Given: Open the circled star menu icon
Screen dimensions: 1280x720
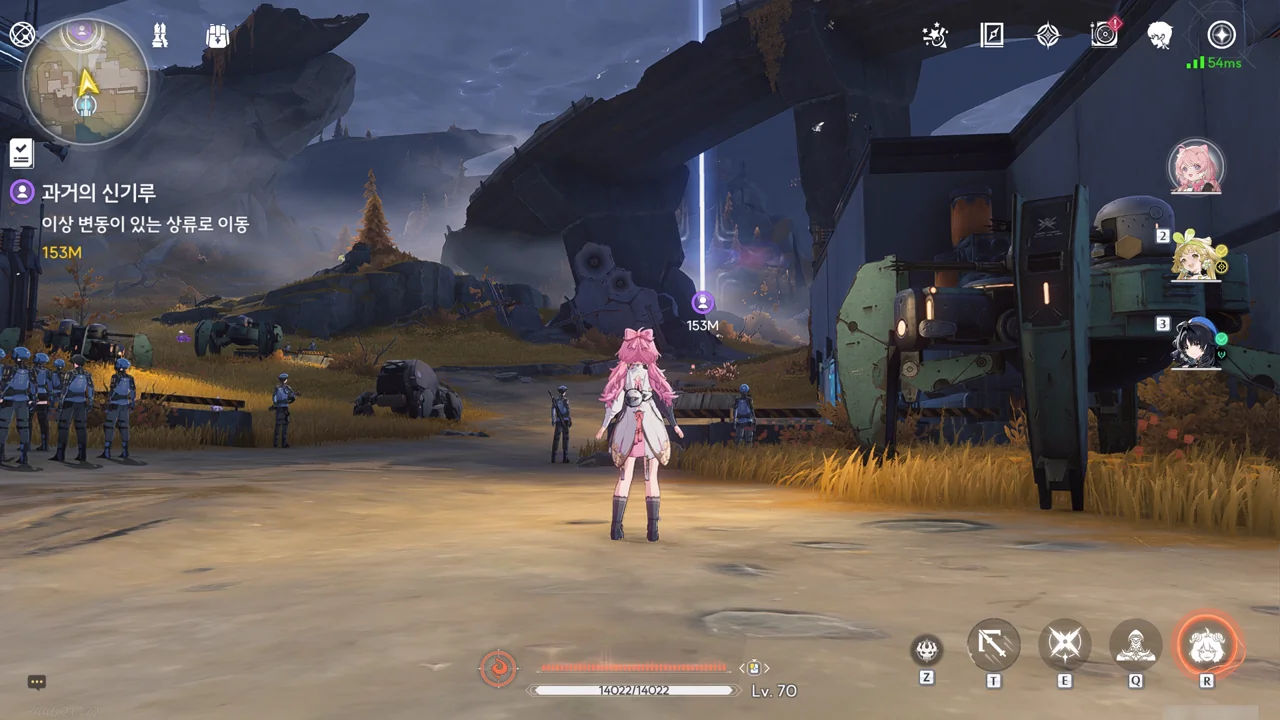Looking at the screenshot, I should click(1221, 36).
